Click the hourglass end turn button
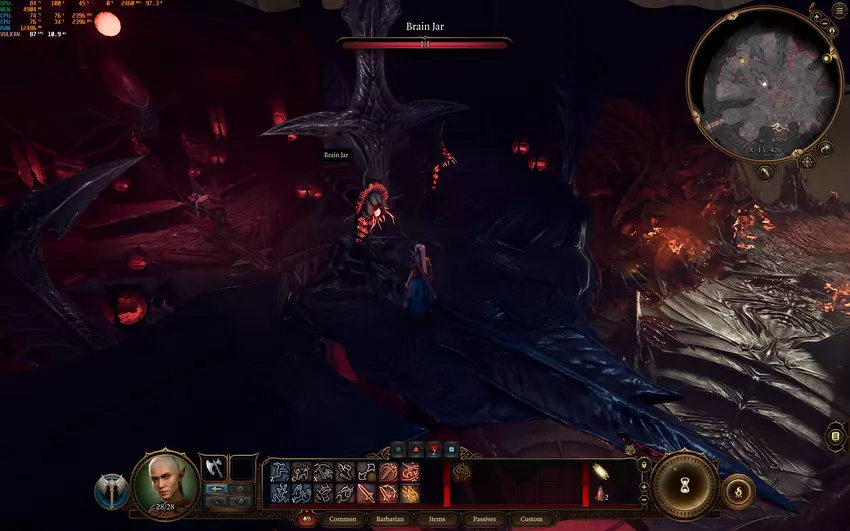Screen dimensions: 850x531 pyautogui.click(x=685, y=483)
